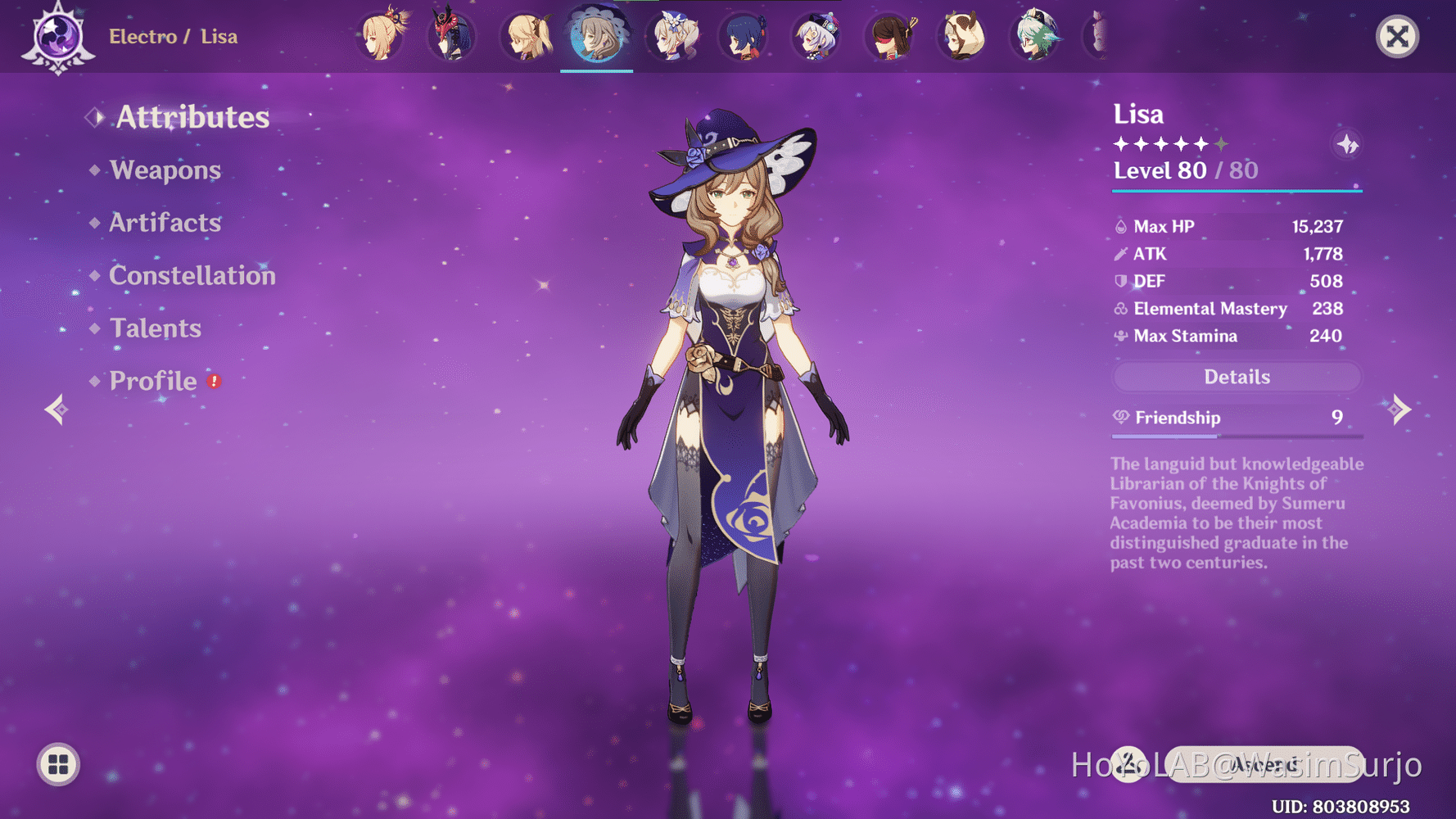Image resolution: width=1456 pixels, height=819 pixels.
Task: Pick the Qiqi portrait
Action: (x=817, y=36)
